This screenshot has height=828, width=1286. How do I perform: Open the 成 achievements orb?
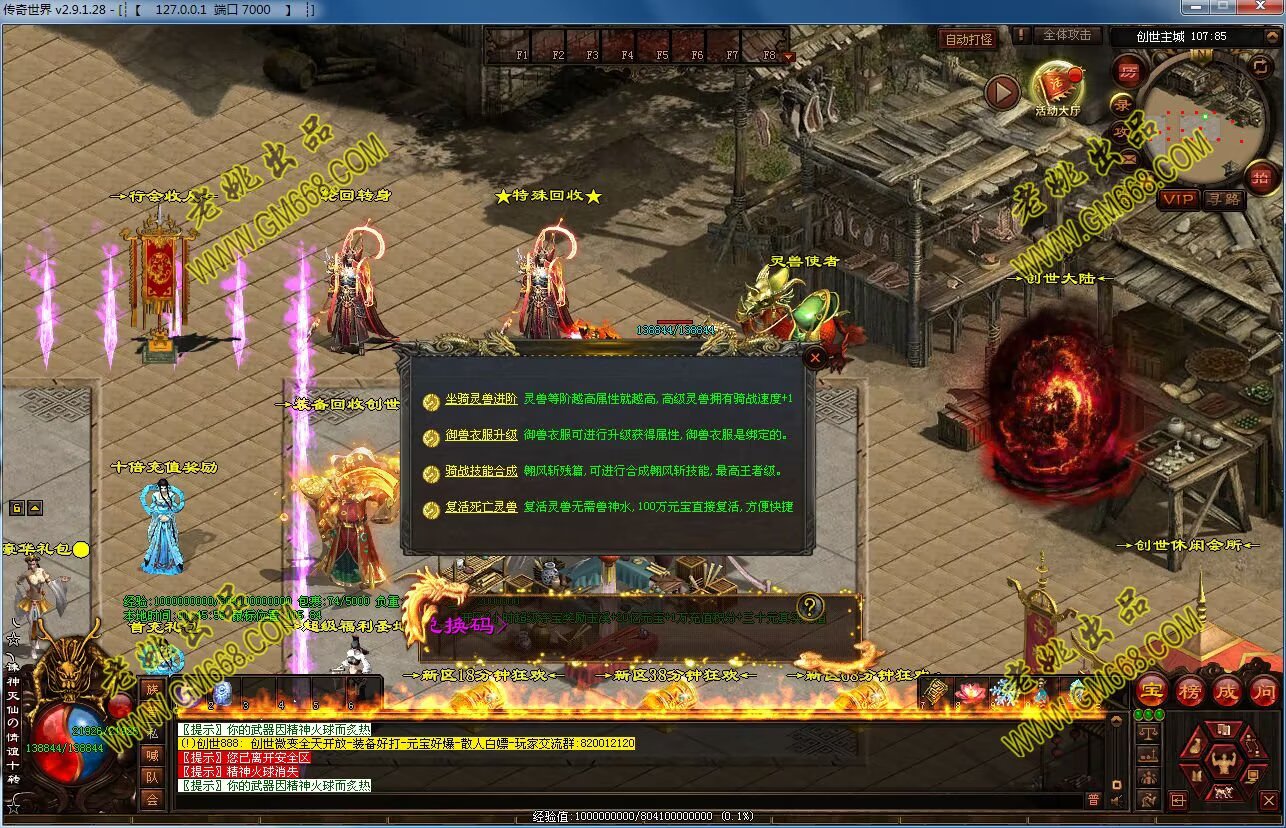tap(1226, 690)
